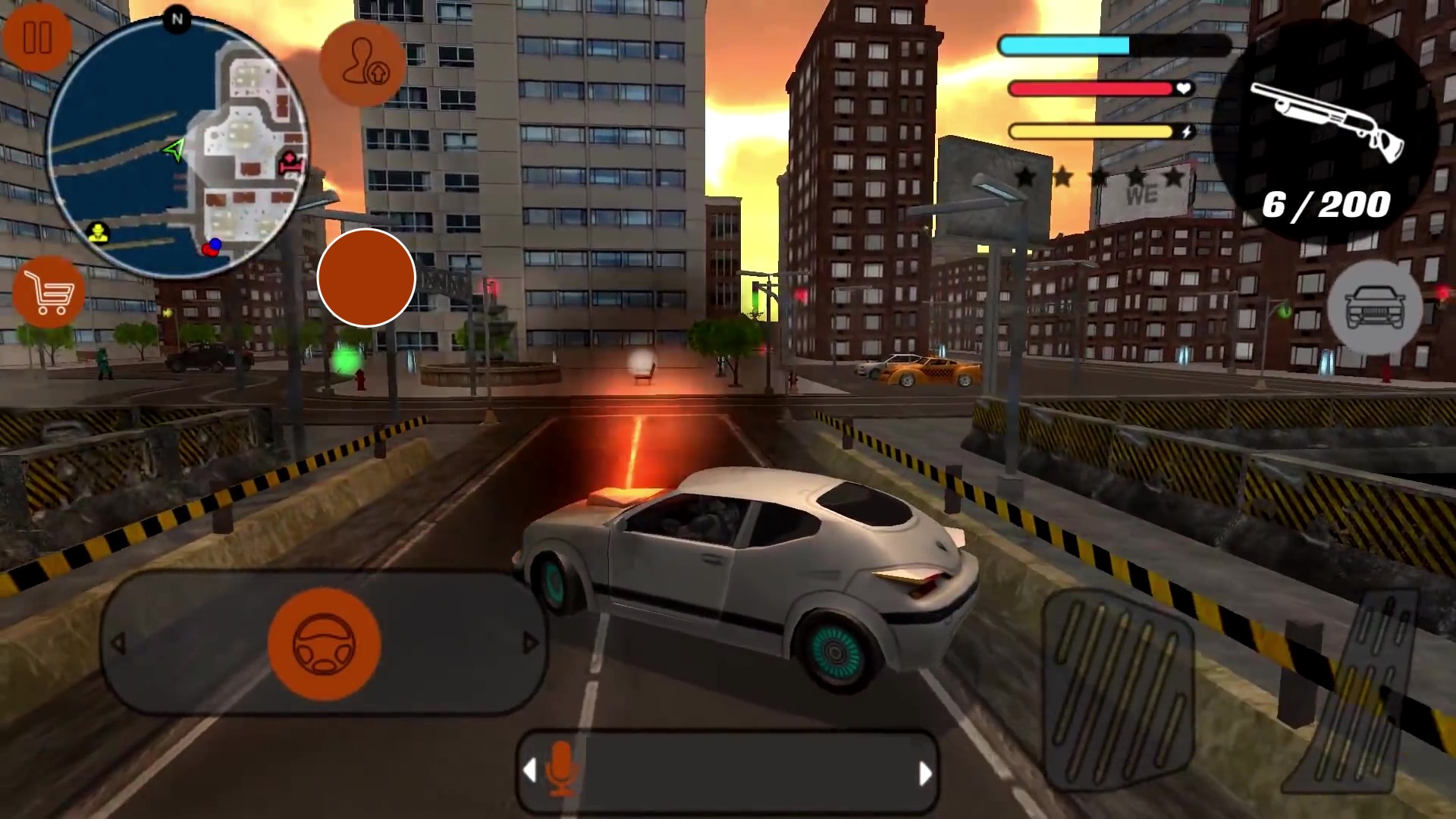Screen dimensions: 1456x819
Task: Tap the player arrow on the minimap
Action: pos(173,152)
